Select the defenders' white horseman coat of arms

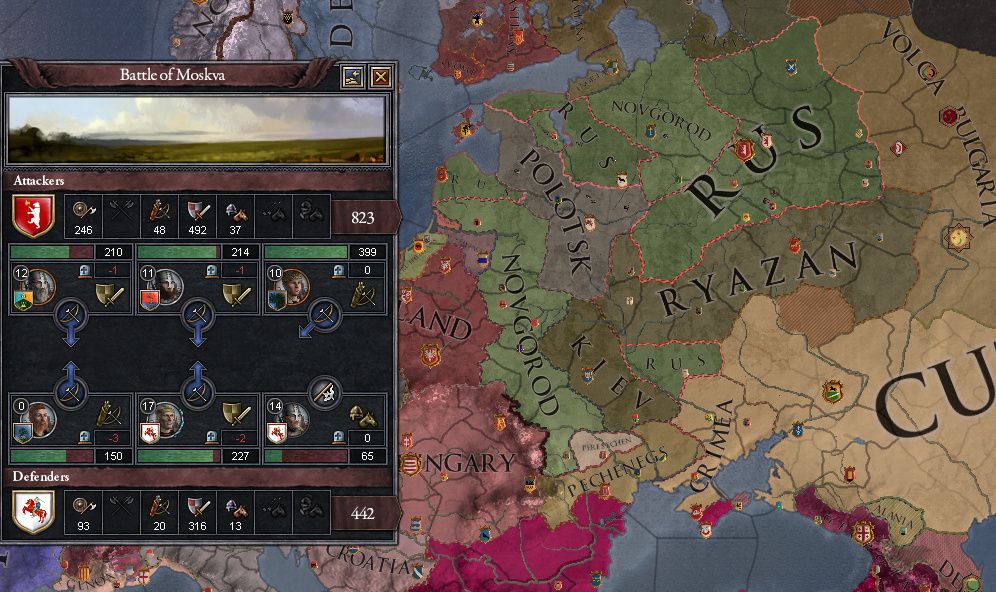pyautogui.click(x=32, y=513)
